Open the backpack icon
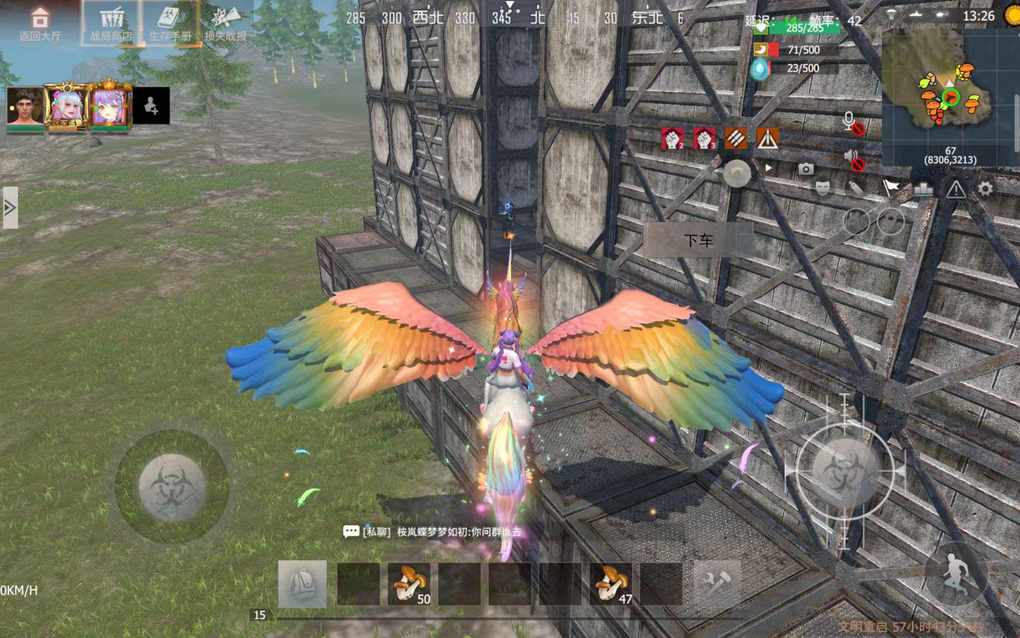The height and width of the screenshot is (638, 1020). click(301, 584)
